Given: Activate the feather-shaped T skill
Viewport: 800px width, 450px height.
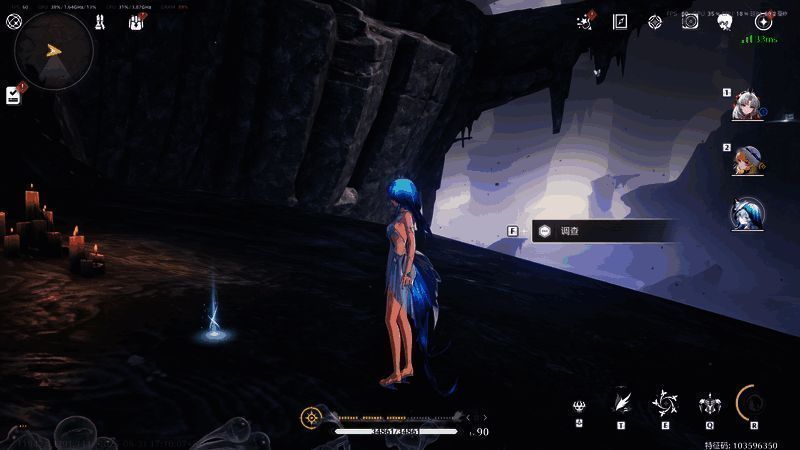Looking at the screenshot, I should tap(621, 402).
